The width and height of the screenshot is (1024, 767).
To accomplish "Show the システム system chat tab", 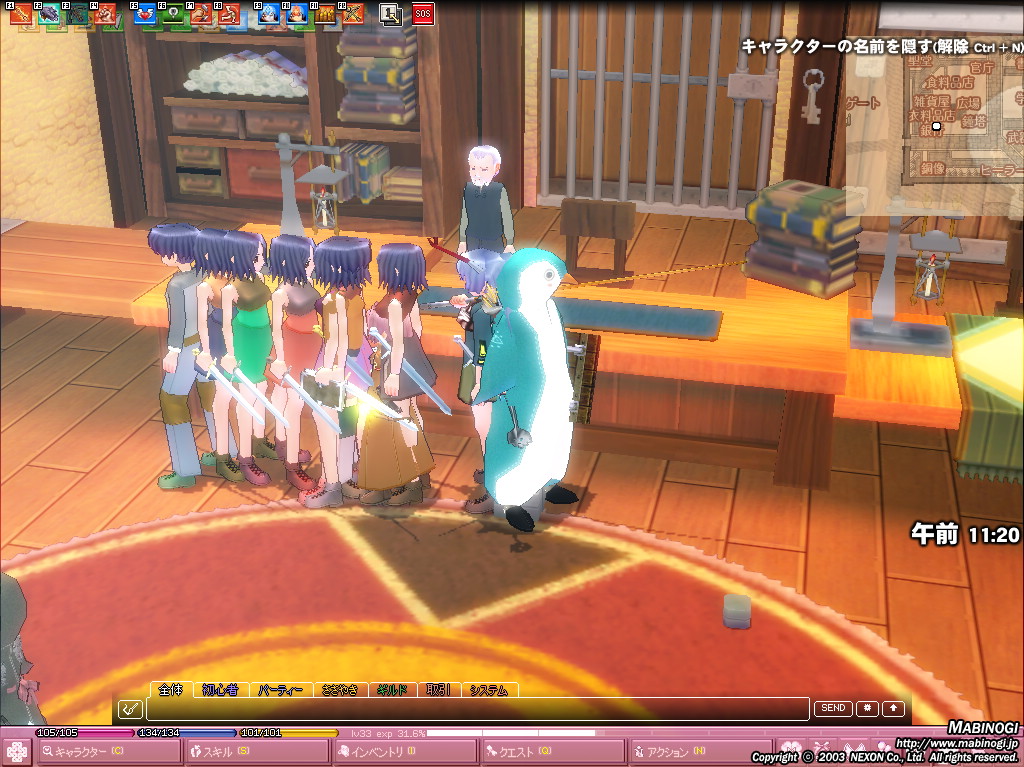I will 489,690.
